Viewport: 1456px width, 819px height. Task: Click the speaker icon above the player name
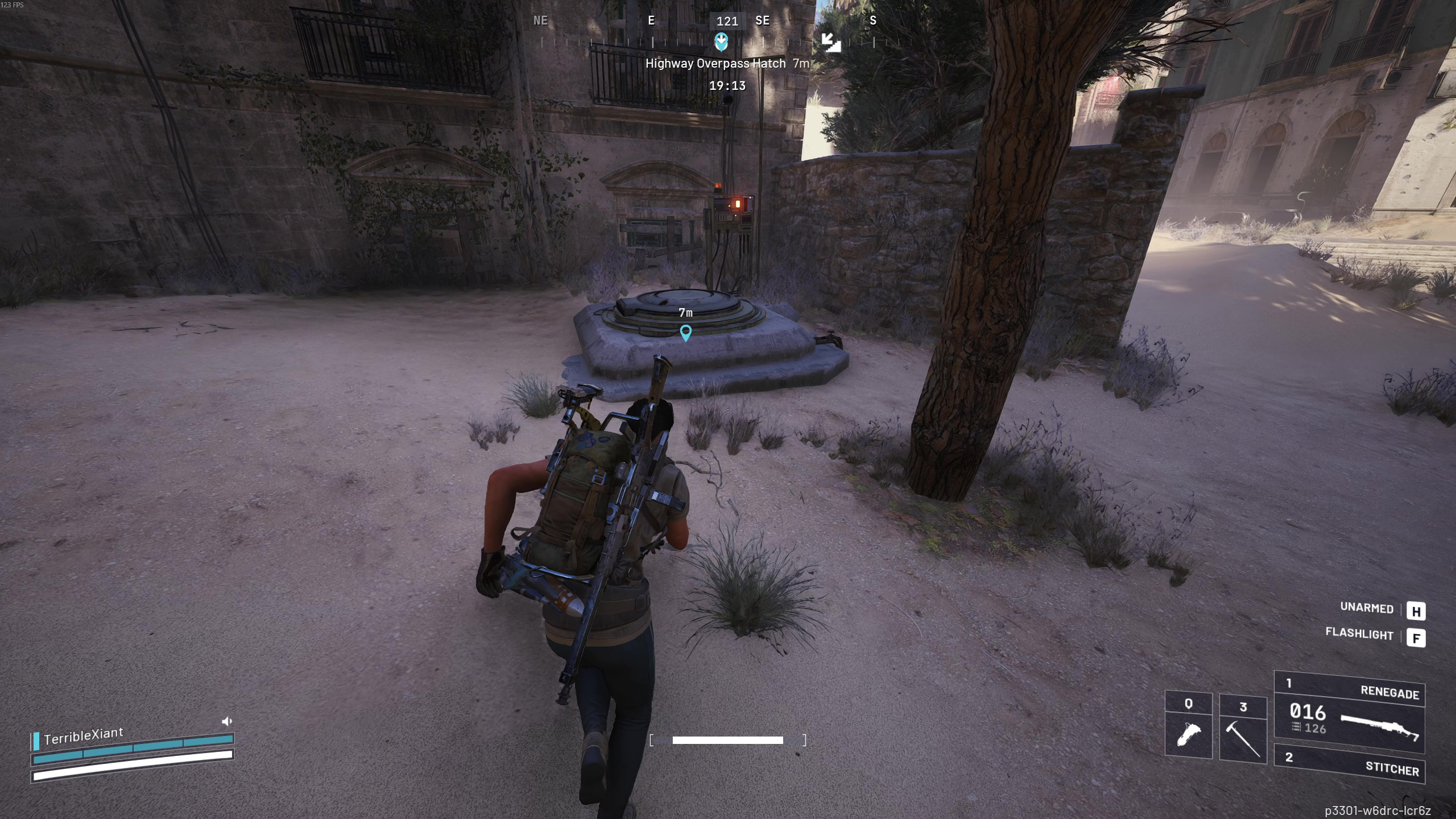tap(227, 722)
